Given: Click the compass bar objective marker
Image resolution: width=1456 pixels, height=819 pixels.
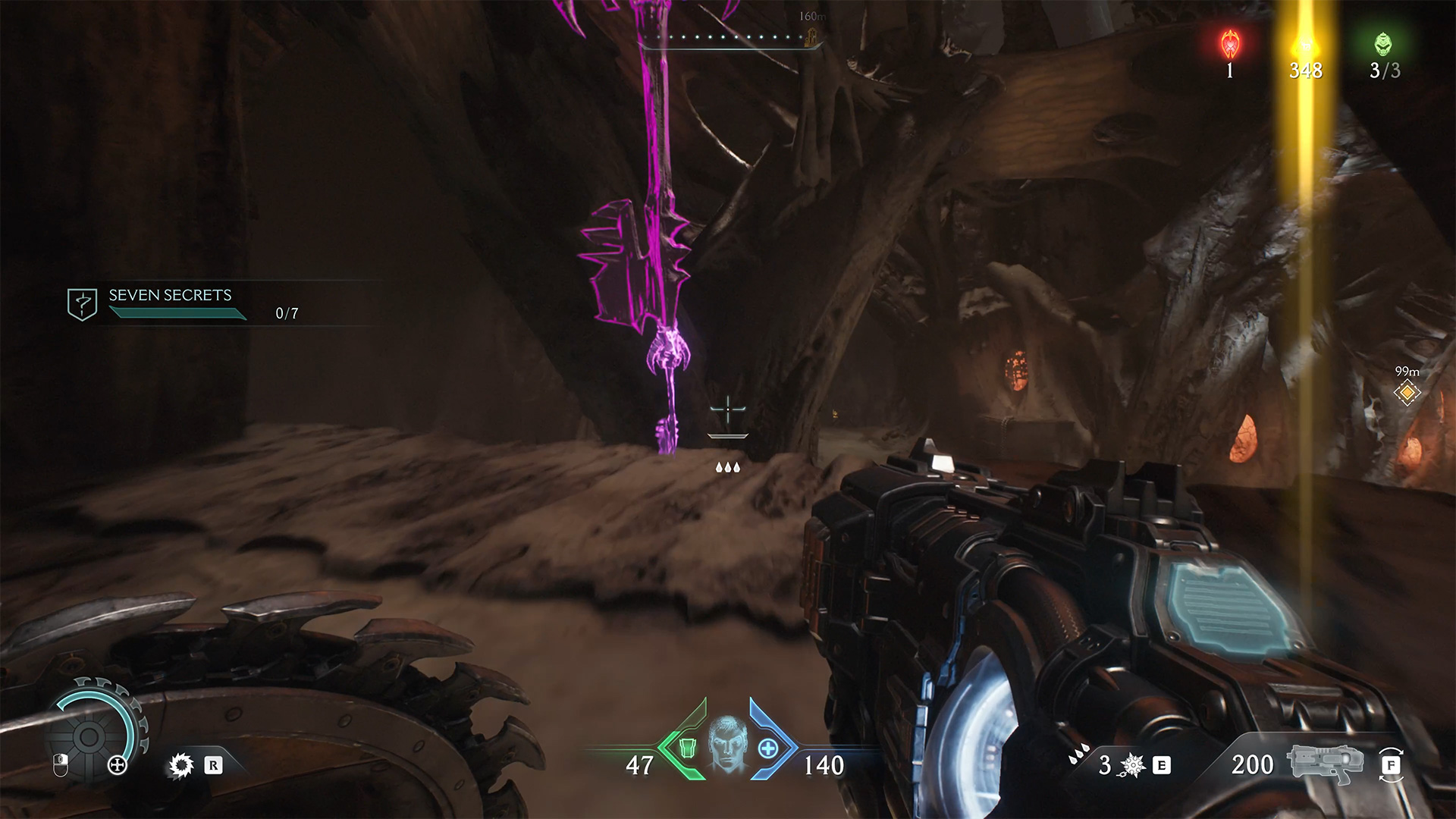Looking at the screenshot, I should pos(811,36).
